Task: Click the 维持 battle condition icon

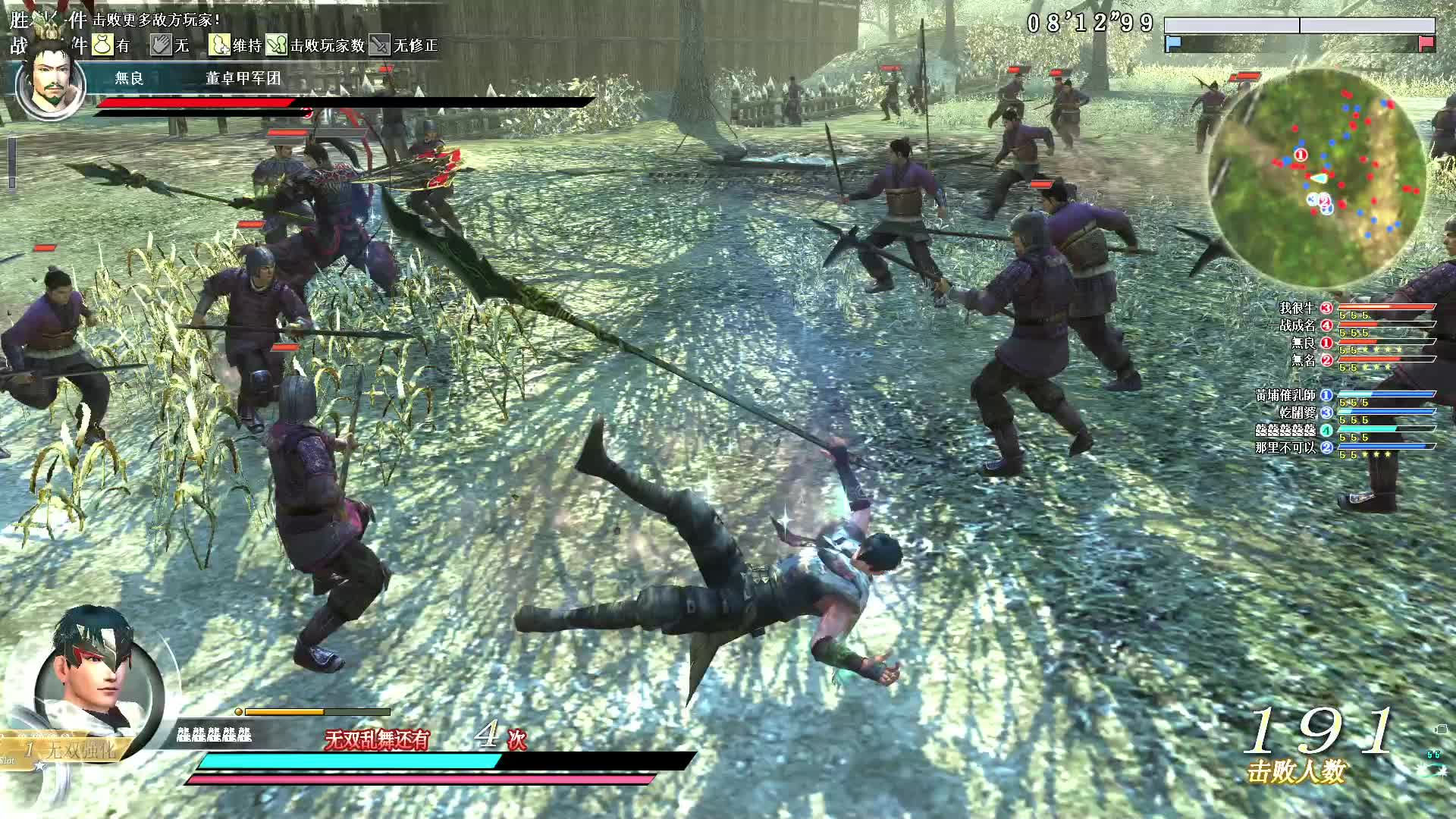Action: point(219,45)
